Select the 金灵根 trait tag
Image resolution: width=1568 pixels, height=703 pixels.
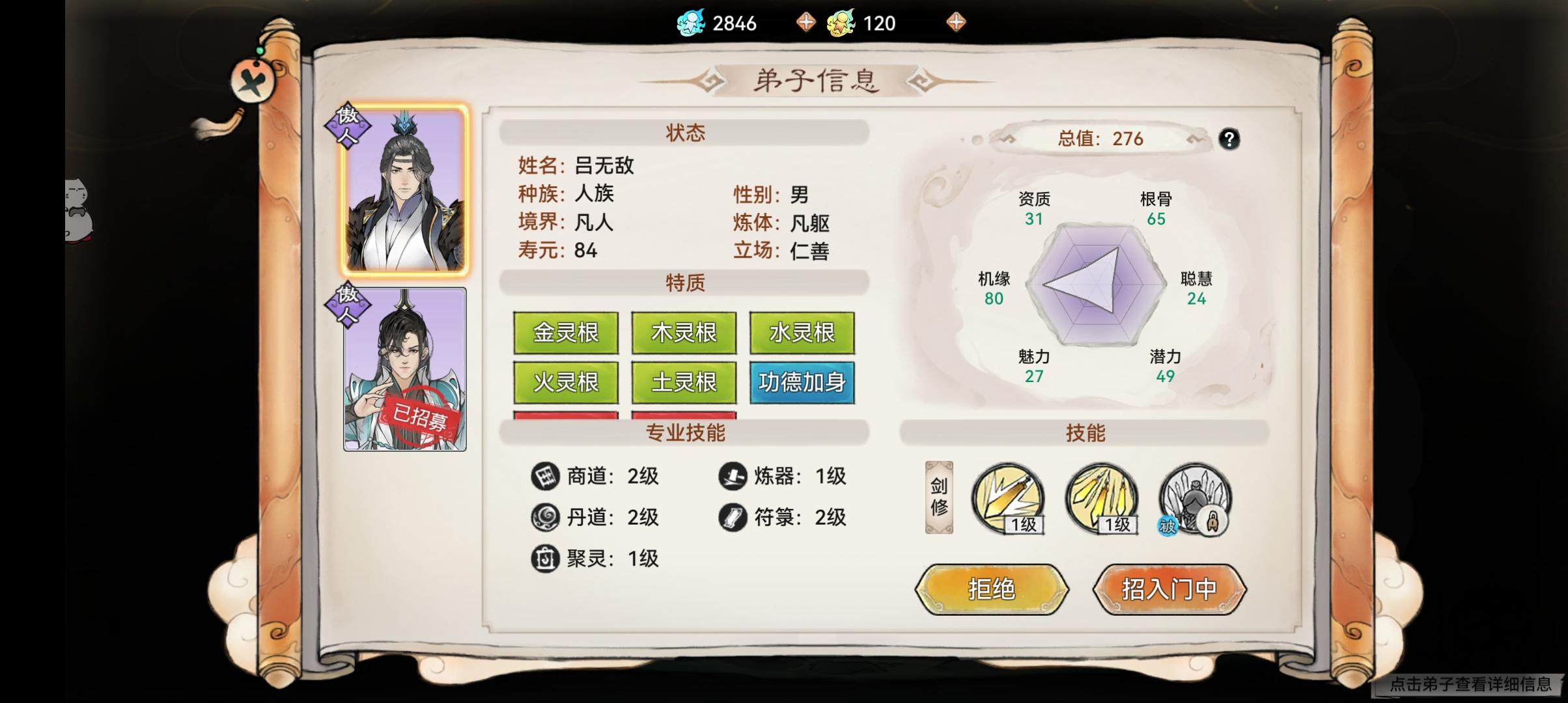pos(565,333)
